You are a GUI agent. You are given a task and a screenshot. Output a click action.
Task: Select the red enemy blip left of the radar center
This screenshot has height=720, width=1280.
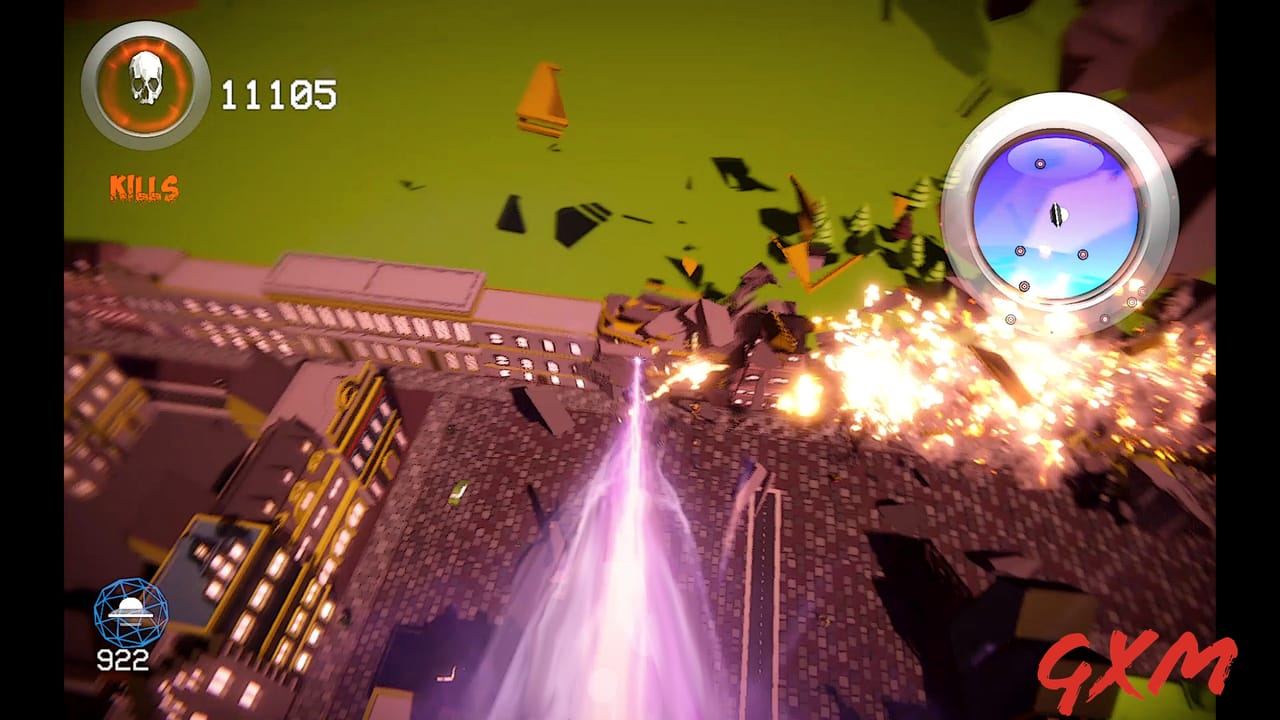coord(1020,252)
